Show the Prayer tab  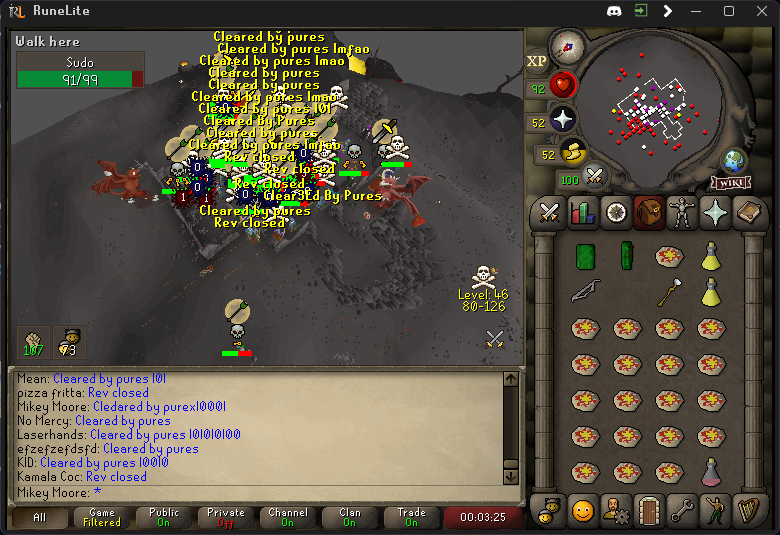point(715,213)
